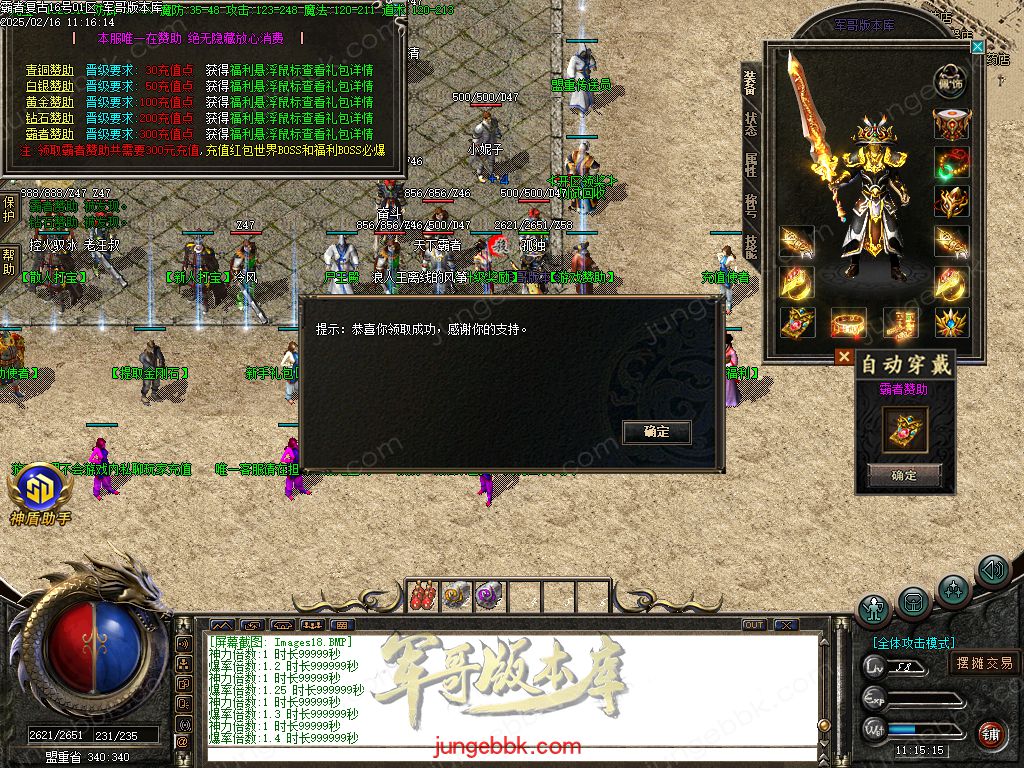Use the red potion bundle in hotbar

424,595
